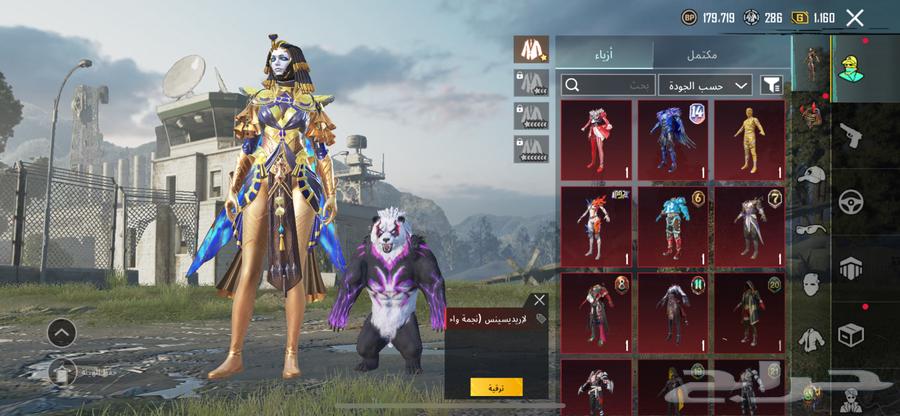Select the golden mummy outfit

pyautogui.click(x=750, y=139)
